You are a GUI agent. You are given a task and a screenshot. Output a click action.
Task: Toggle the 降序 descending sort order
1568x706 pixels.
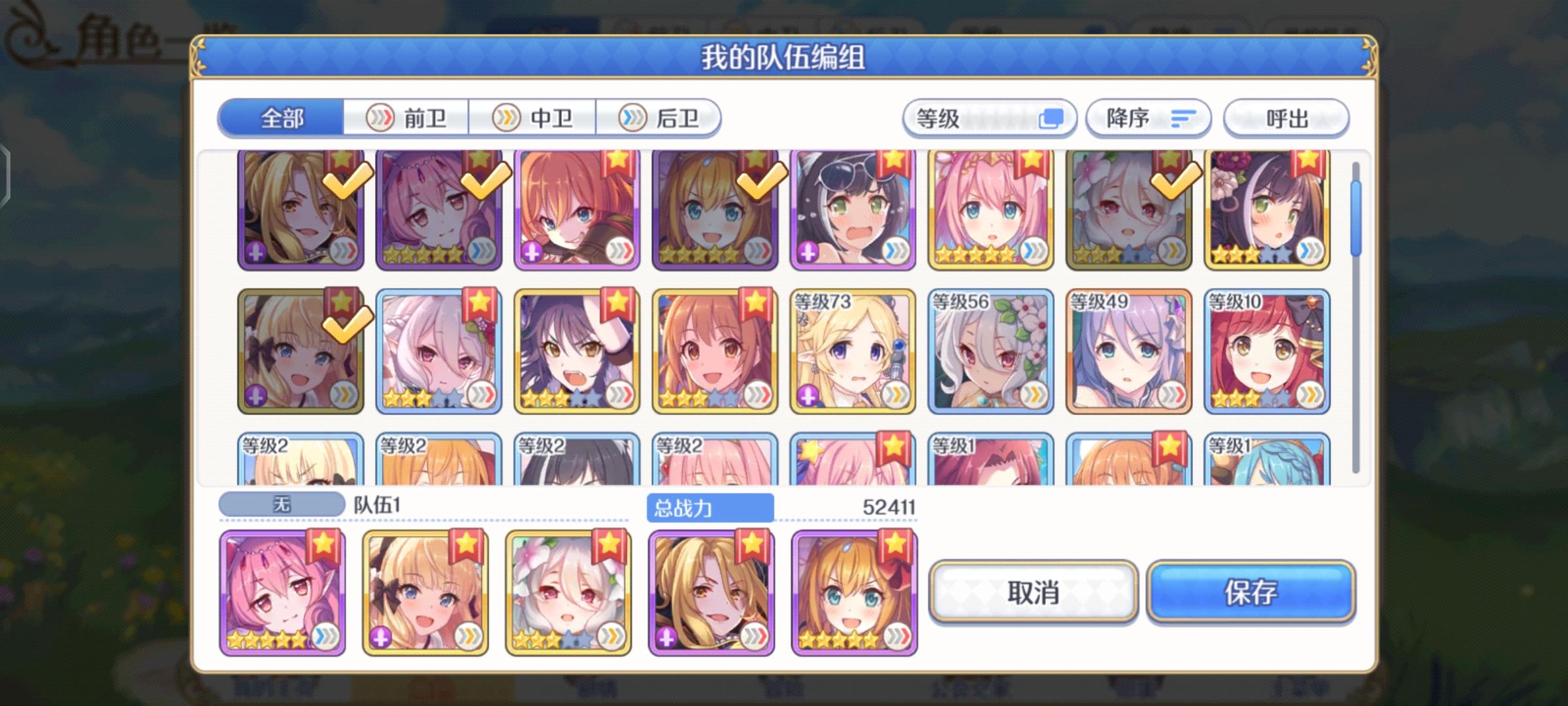pos(1147,118)
